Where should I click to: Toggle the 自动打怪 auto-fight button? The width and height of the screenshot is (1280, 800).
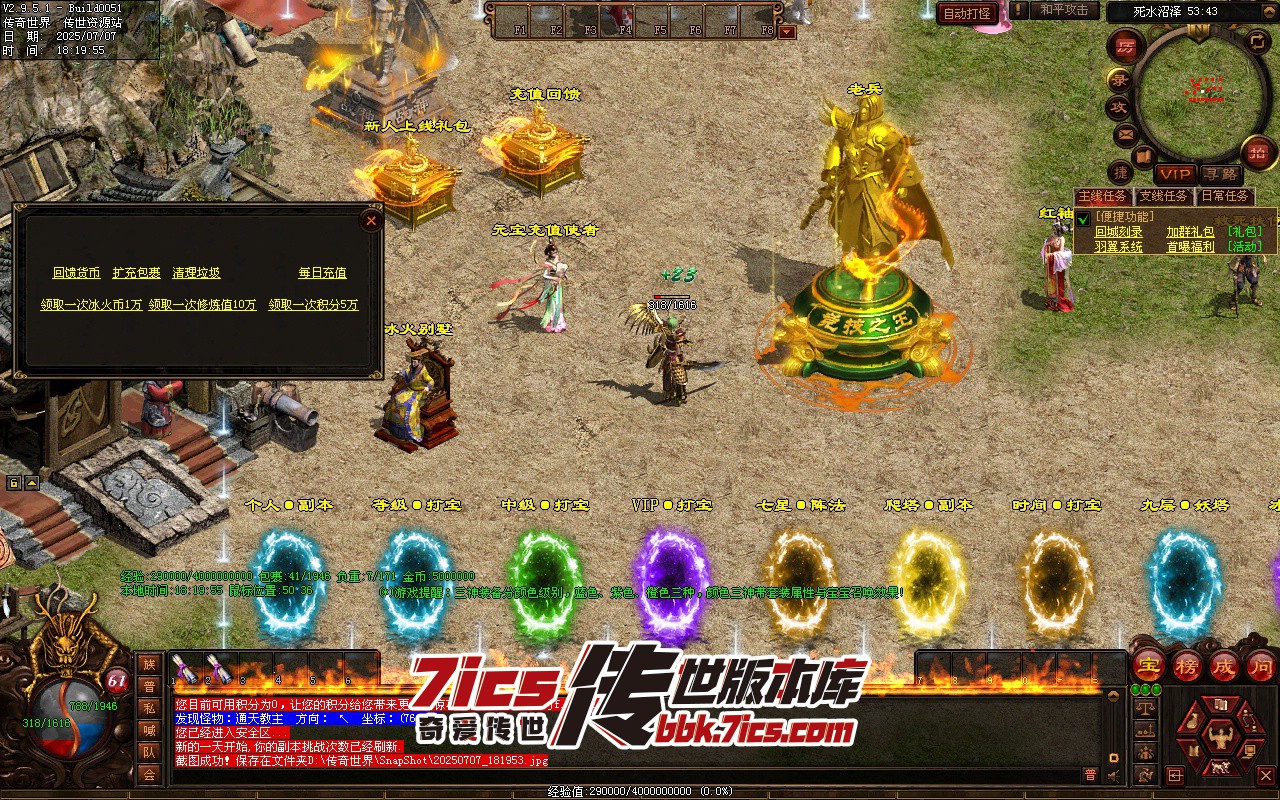(967, 13)
